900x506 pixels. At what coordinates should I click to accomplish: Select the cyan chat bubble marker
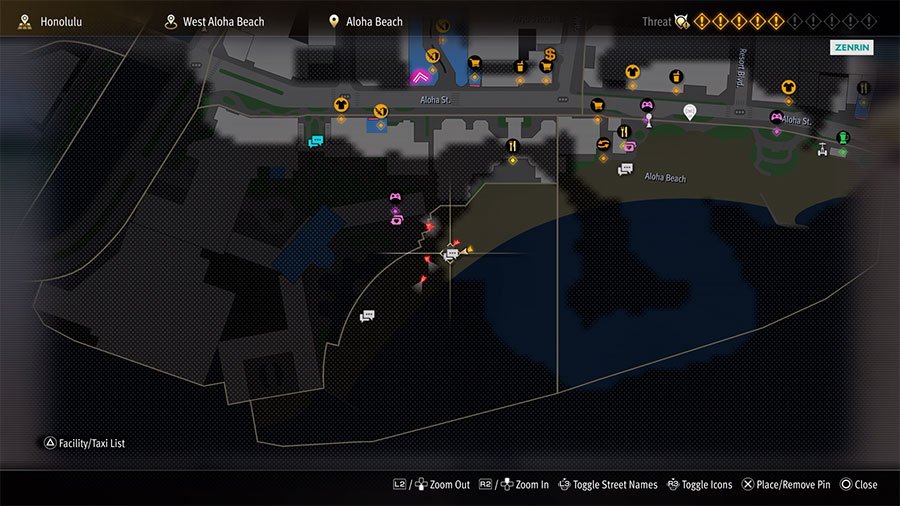(316, 142)
